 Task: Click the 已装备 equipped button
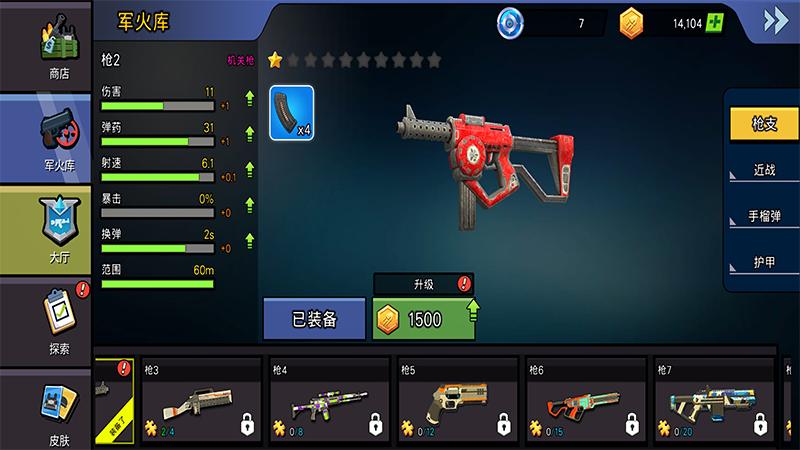pyautogui.click(x=315, y=319)
